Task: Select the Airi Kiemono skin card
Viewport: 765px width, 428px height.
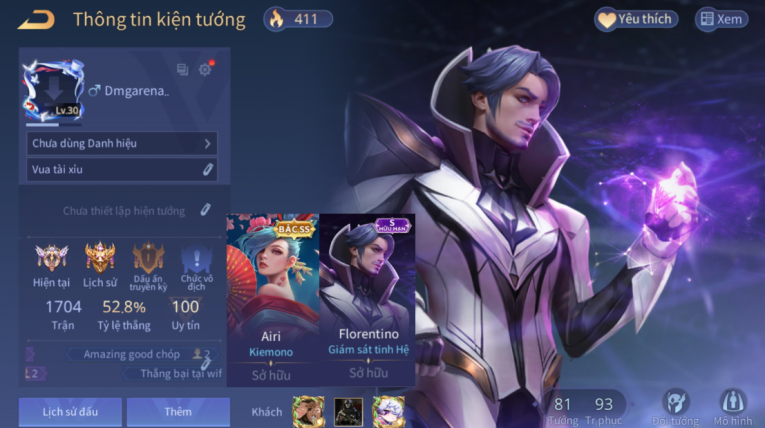Action: pos(272,300)
